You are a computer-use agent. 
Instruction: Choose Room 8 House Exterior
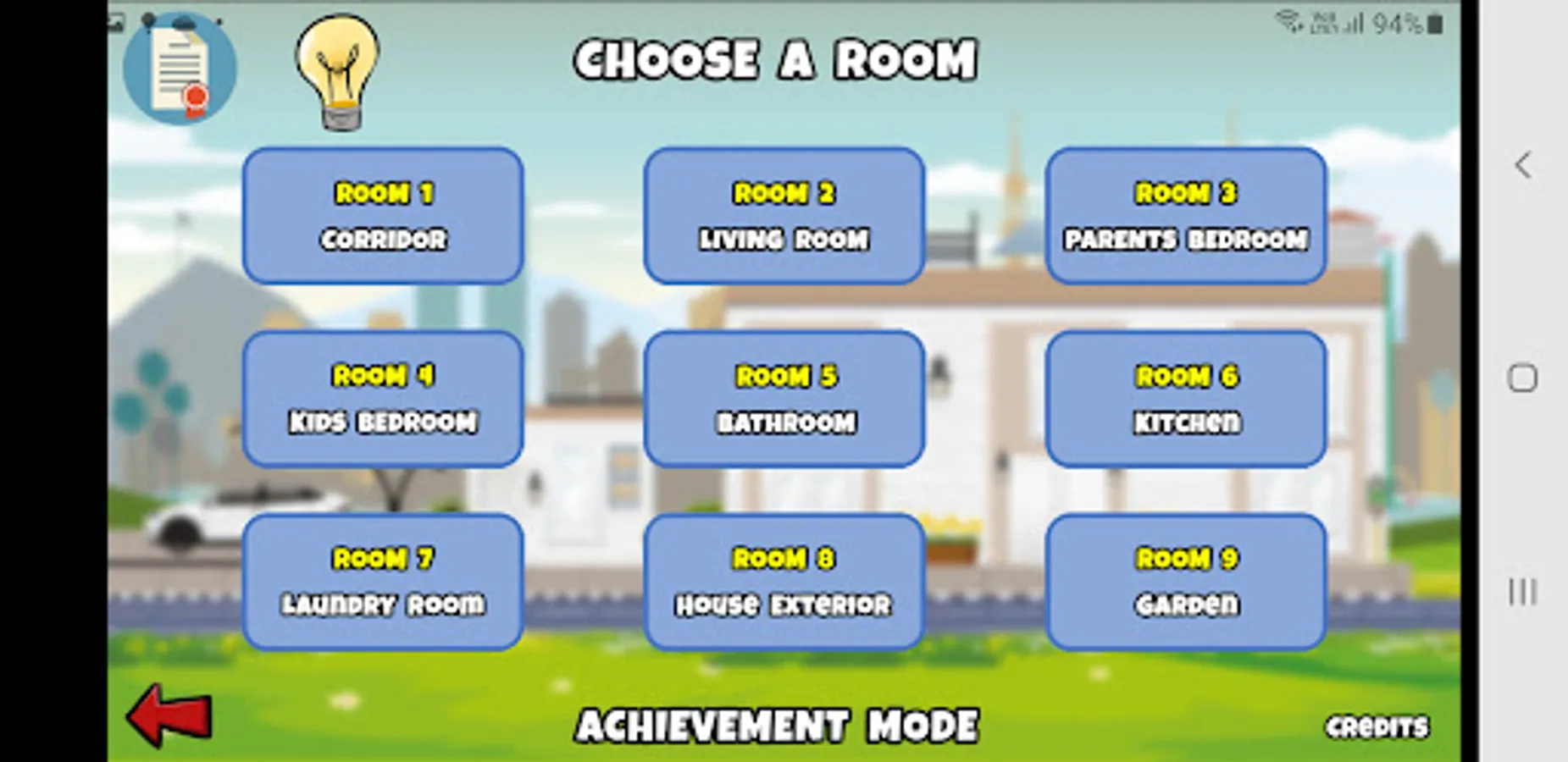click(783, 581)
